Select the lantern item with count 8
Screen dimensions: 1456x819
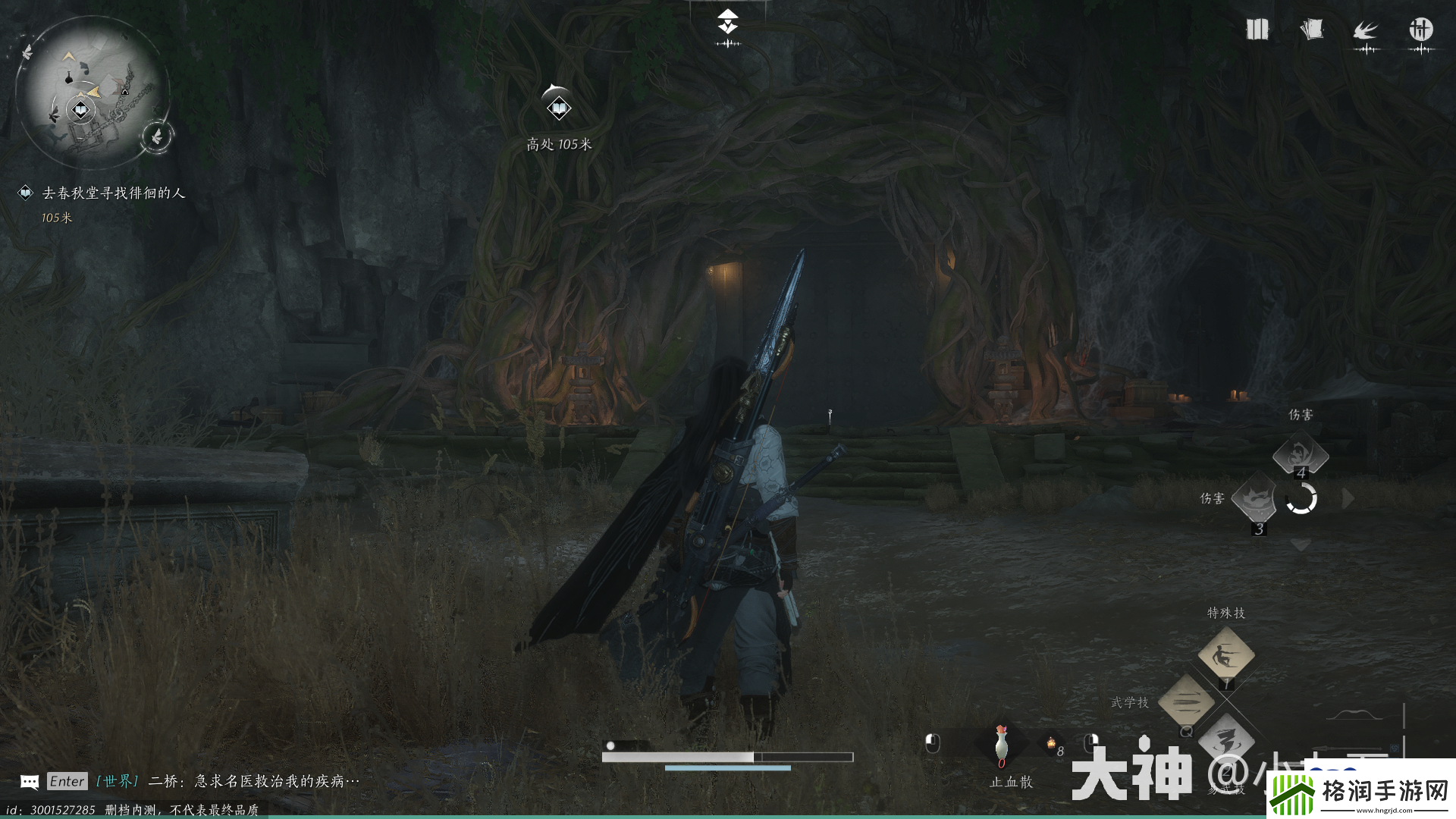[x=1052, y=746]
